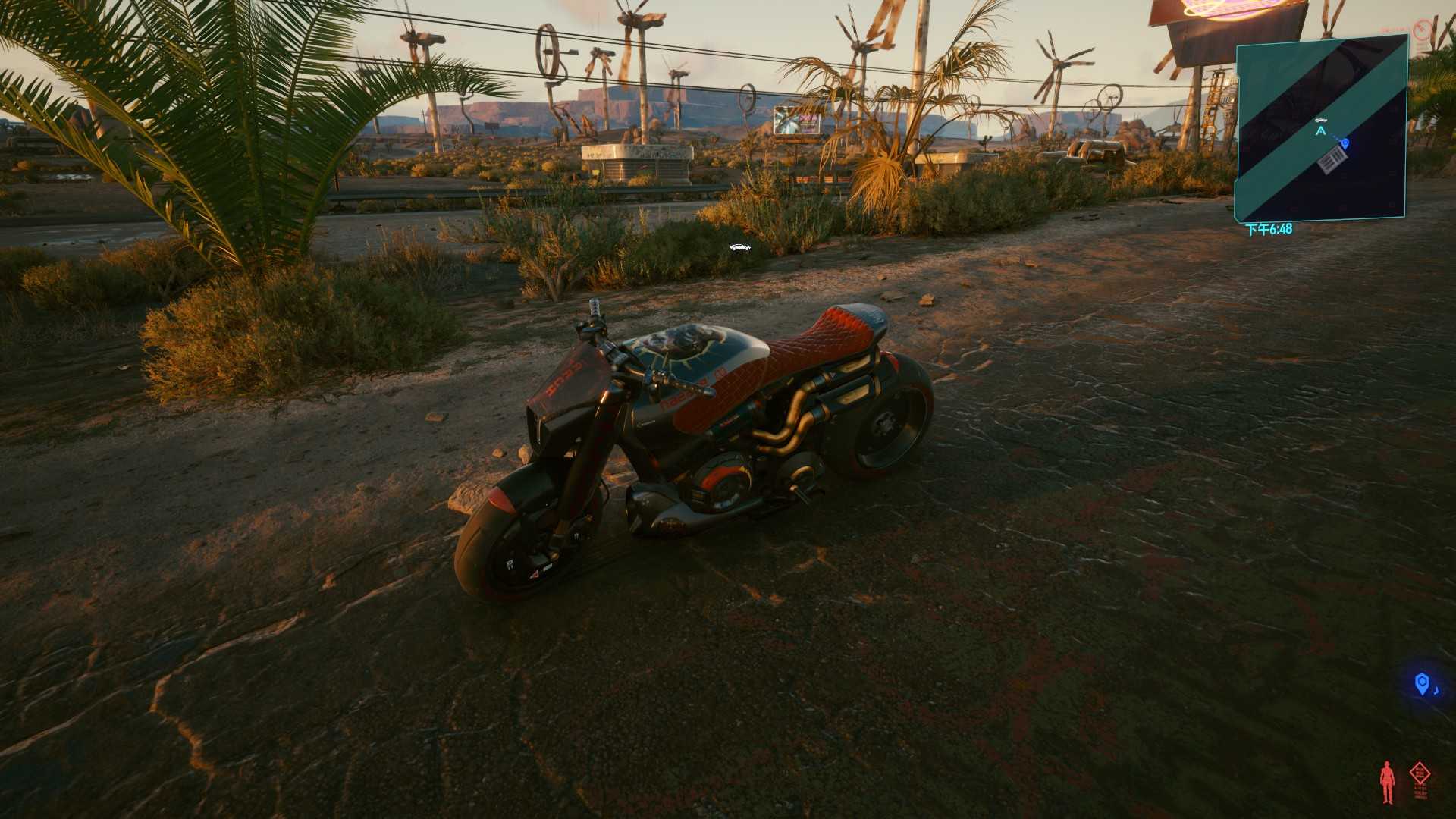Click the red diamond warning icon
Screen dimensions: 1456x819
click(1420, 774)
